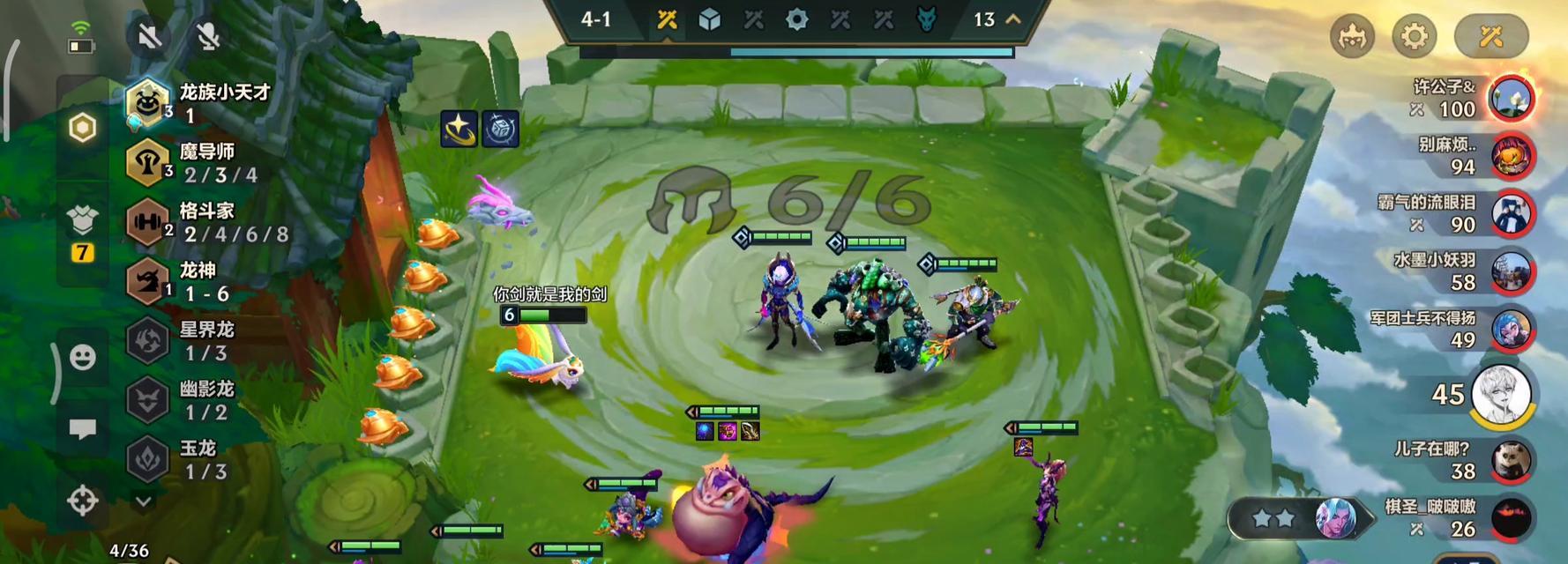1568x564 pixels.
Task: Select the gold star augment icon
Action: point(459,130)
